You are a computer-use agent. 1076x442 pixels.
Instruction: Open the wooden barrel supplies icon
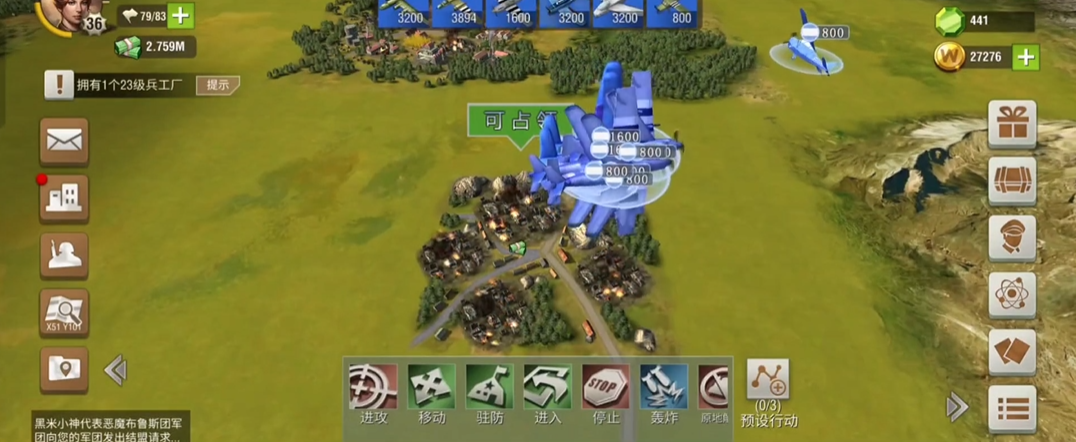(1012, 181)
